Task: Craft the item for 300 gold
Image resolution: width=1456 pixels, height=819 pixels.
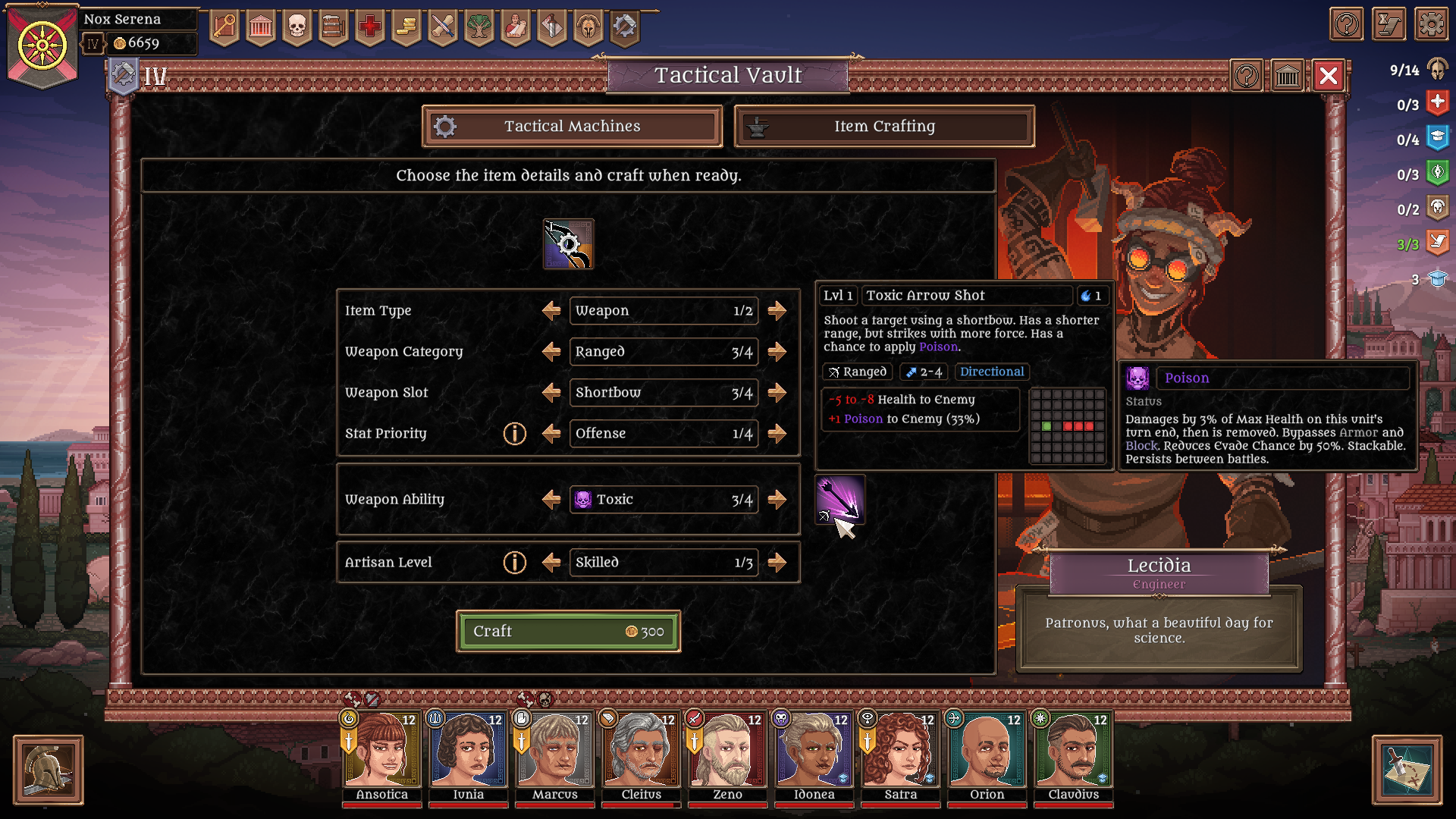Action: [568, 631]
